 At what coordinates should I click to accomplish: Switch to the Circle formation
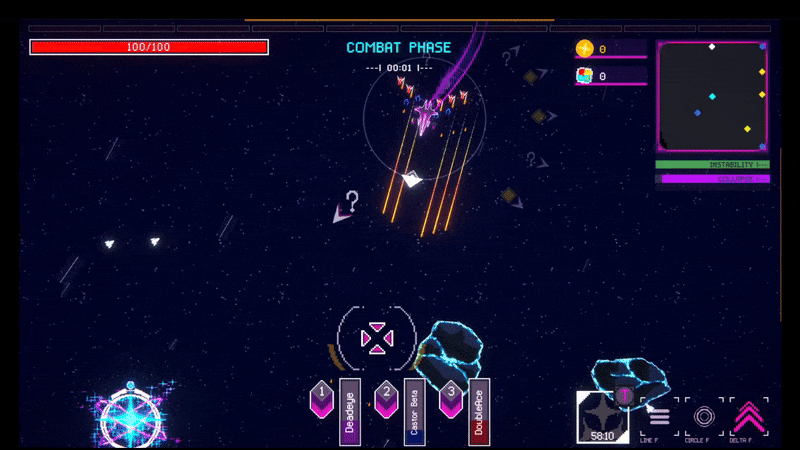tap(704, 416)
